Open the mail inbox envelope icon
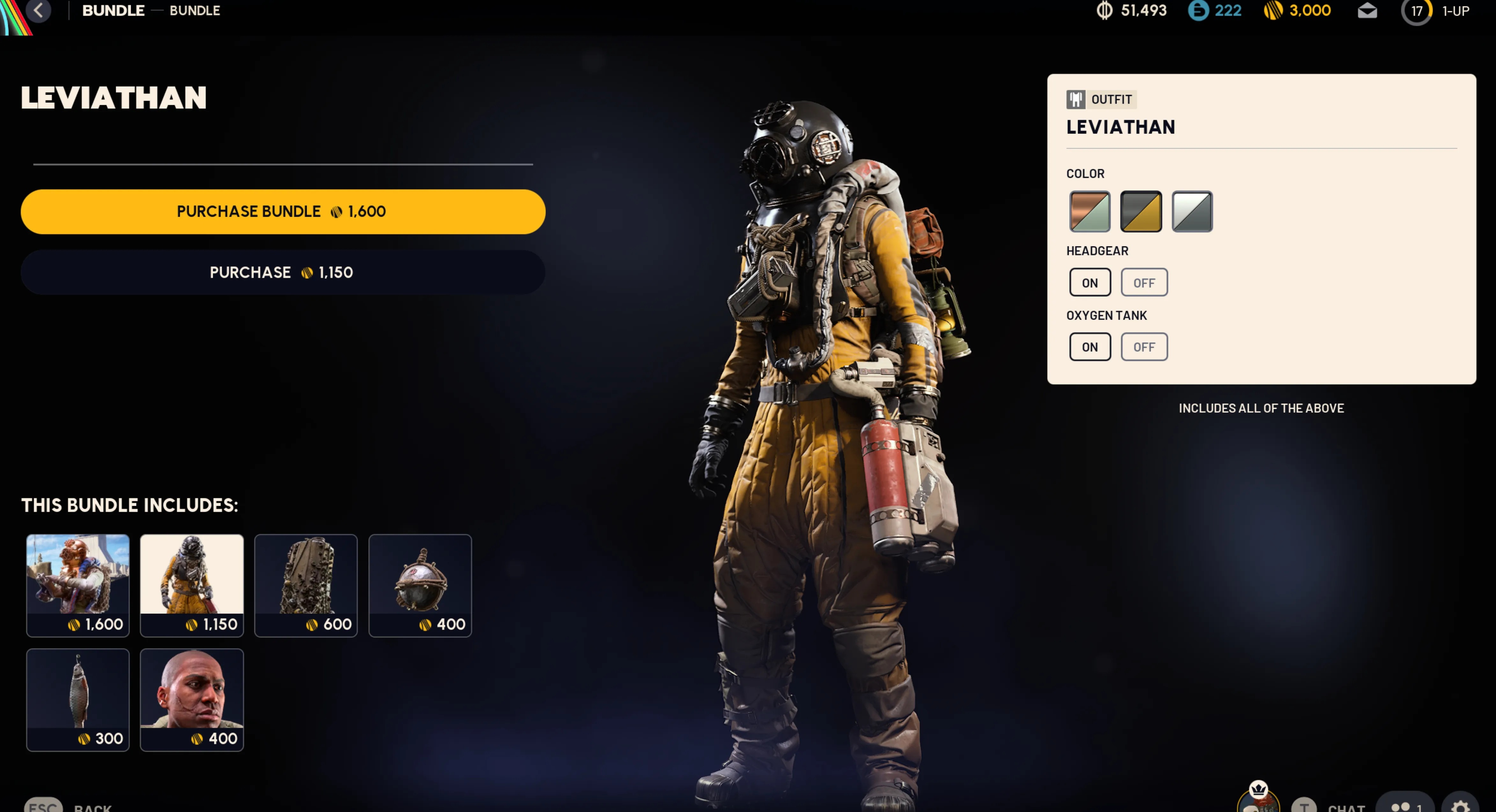 [x=1367, y=11]
